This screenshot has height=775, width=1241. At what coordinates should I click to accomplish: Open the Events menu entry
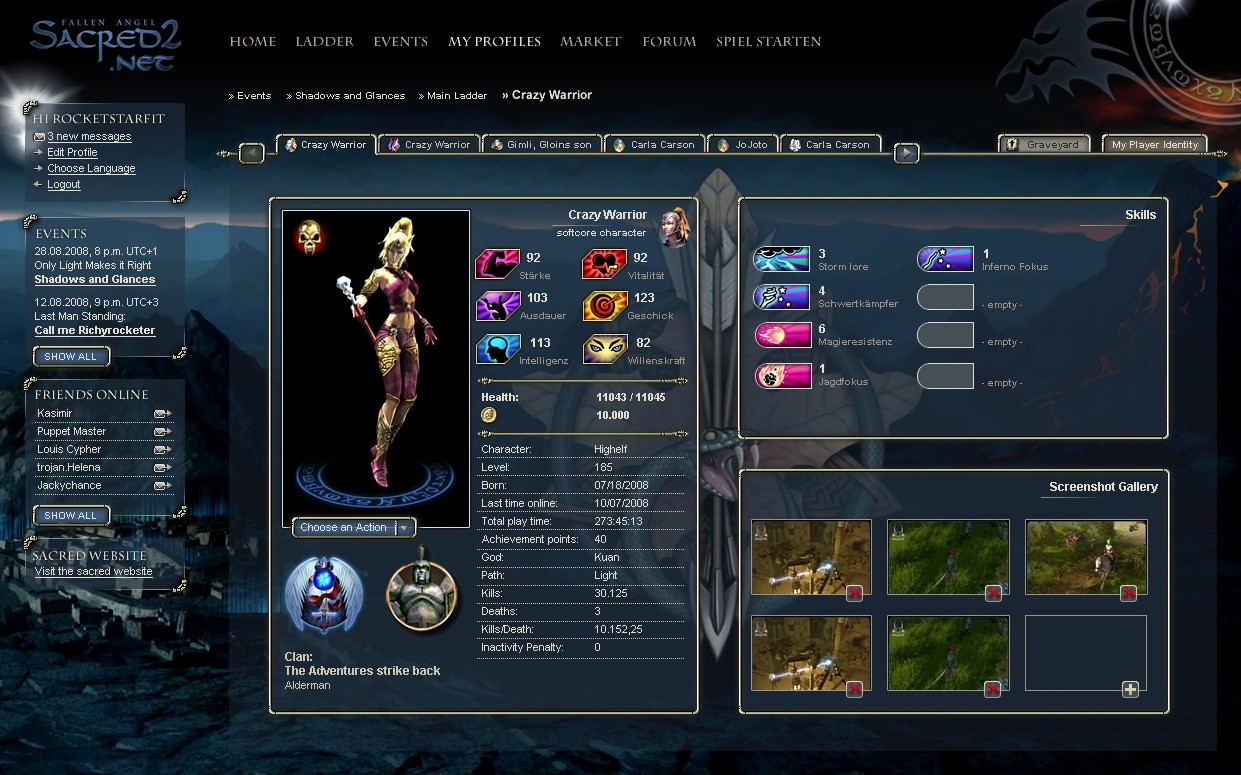(x=400, y=42)
